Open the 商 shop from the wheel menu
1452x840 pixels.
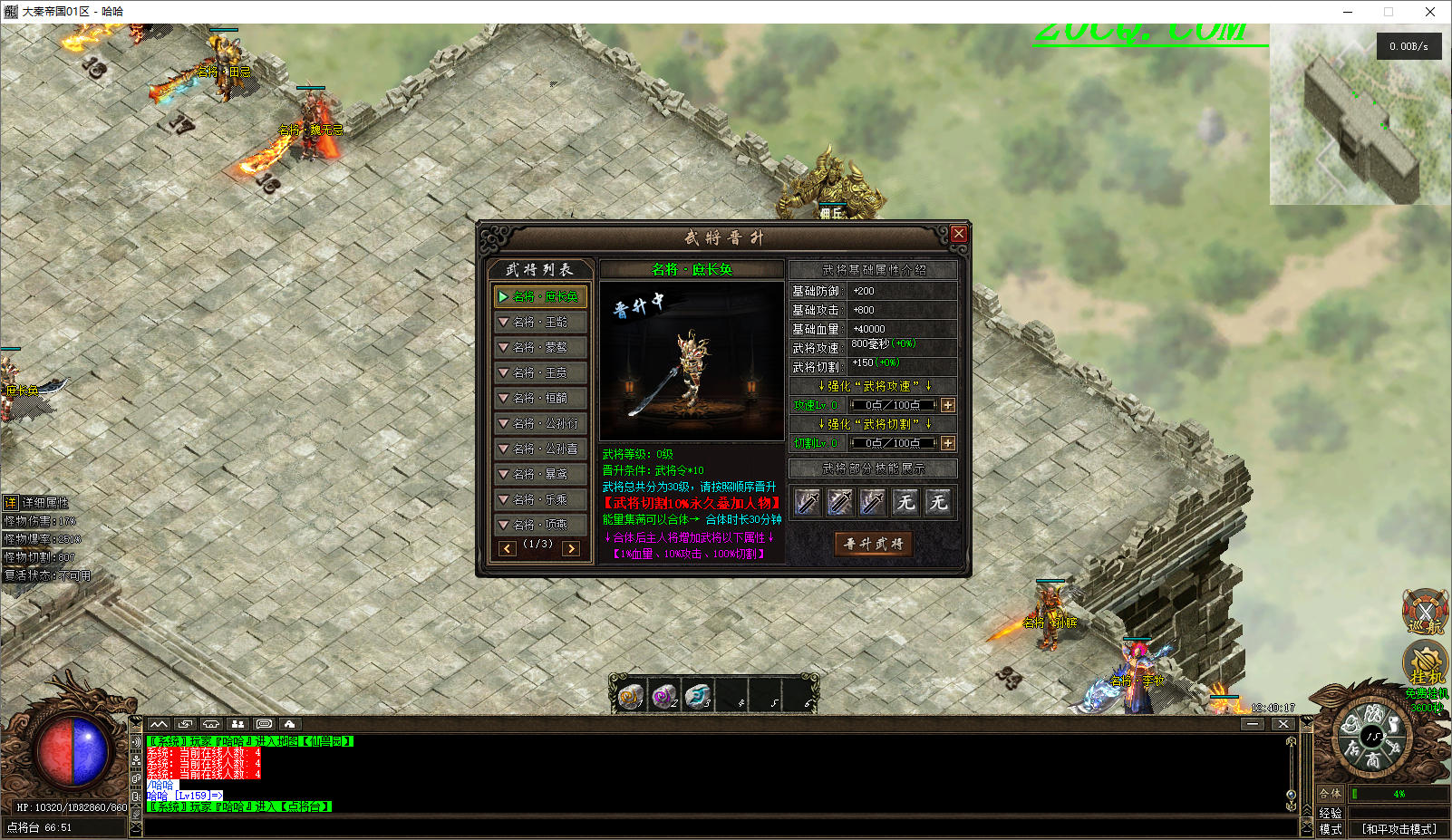click(1373, 759)
